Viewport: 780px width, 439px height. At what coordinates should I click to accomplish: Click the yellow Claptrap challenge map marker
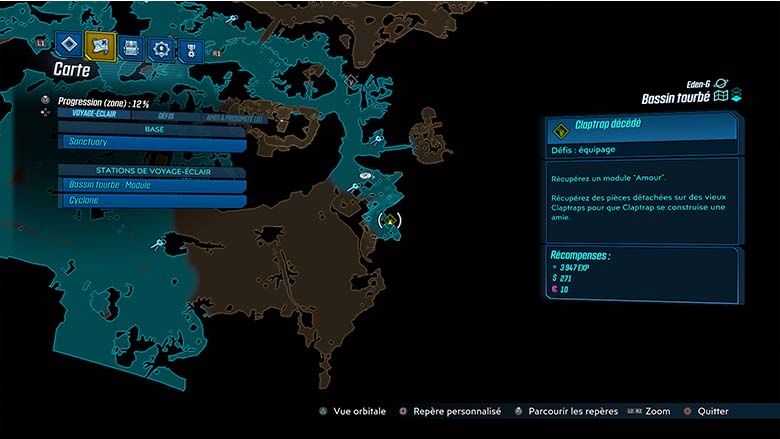[391, 221]
